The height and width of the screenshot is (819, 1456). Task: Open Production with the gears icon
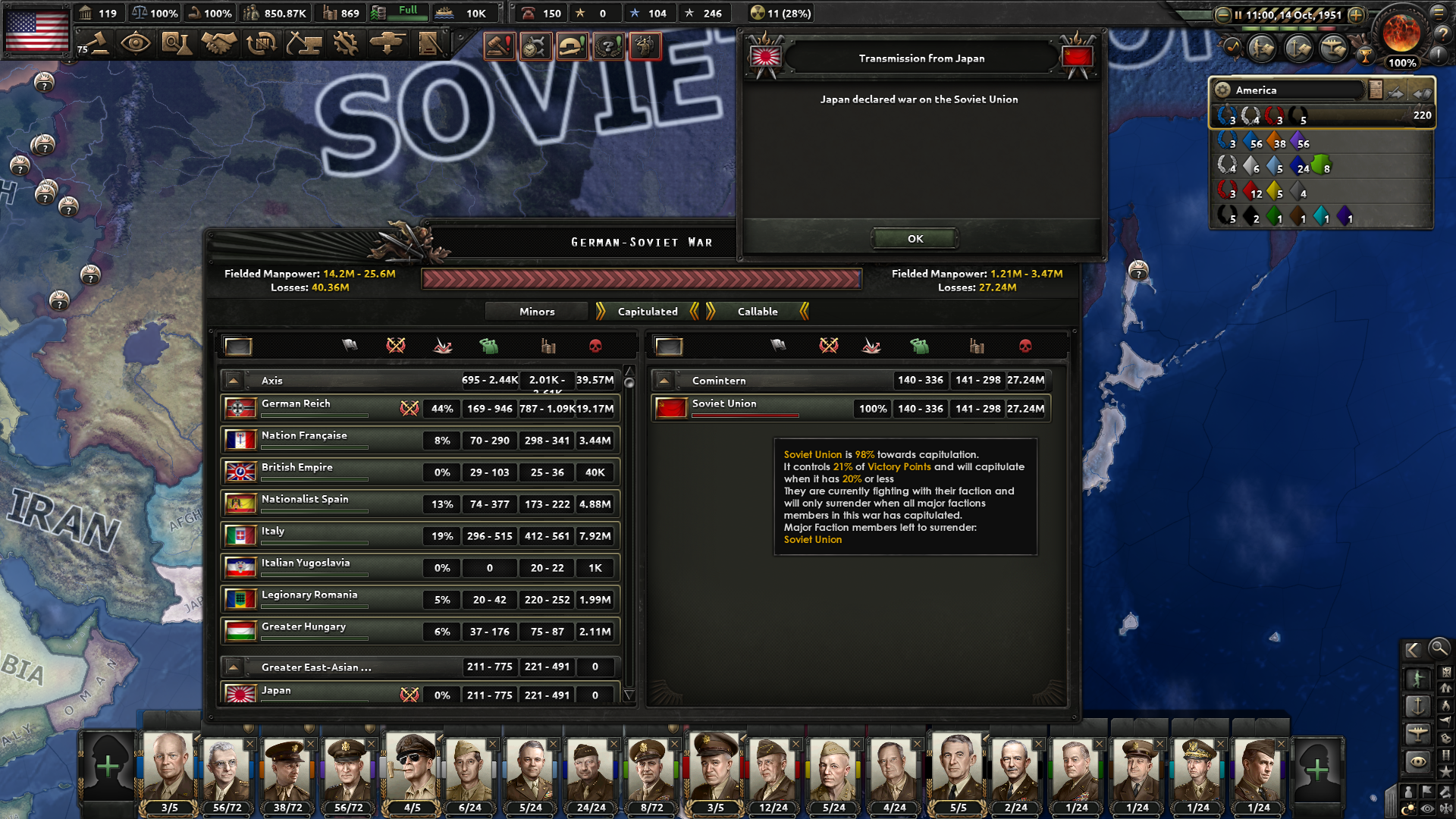[347, 44]
